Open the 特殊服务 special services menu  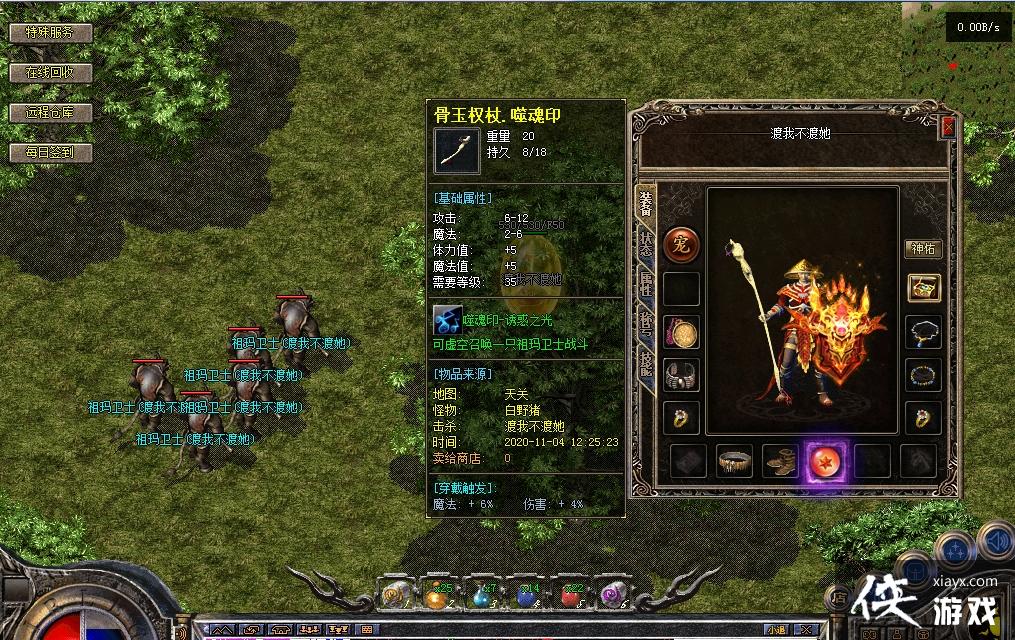pyautogui.click(x=51, y=33)
